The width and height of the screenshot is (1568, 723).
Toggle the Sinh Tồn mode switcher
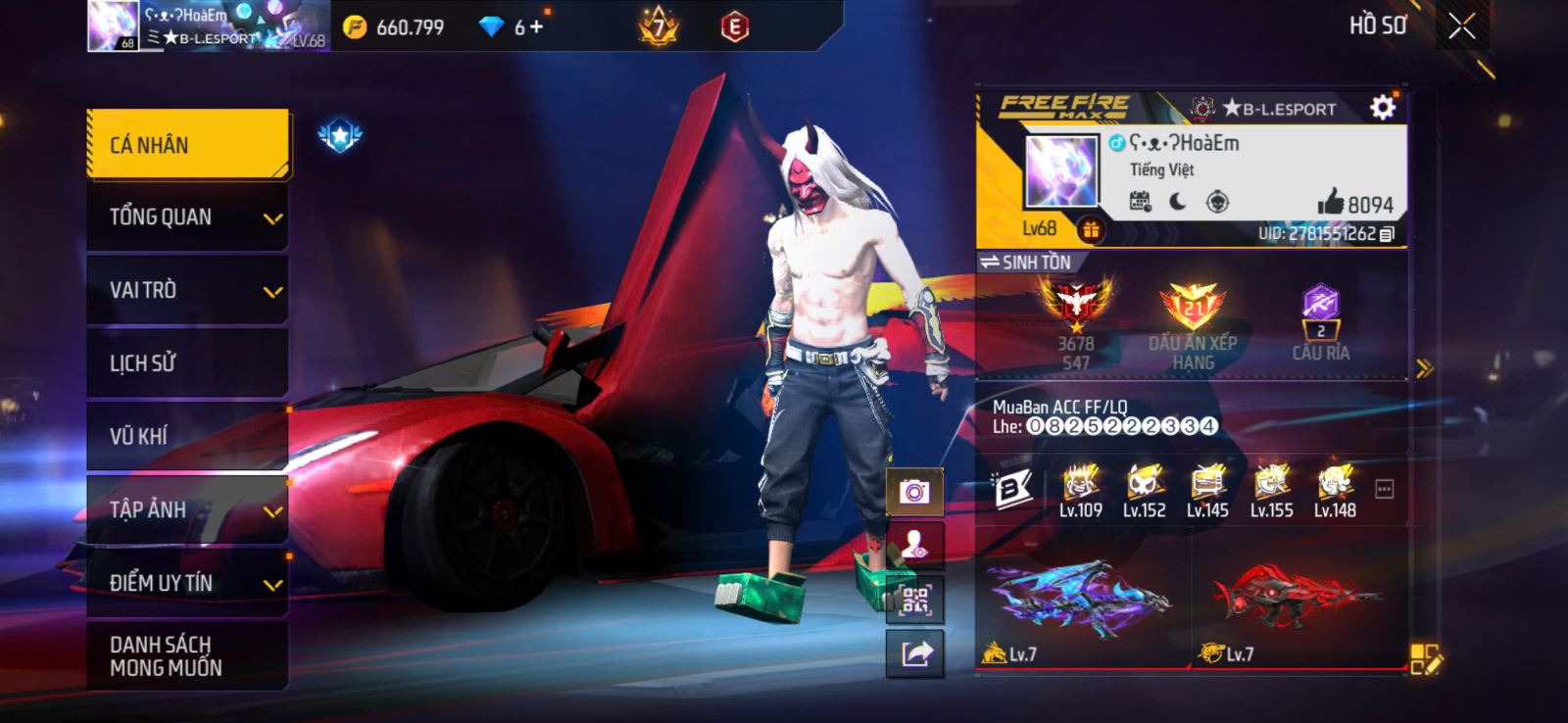click(1026, 263)
